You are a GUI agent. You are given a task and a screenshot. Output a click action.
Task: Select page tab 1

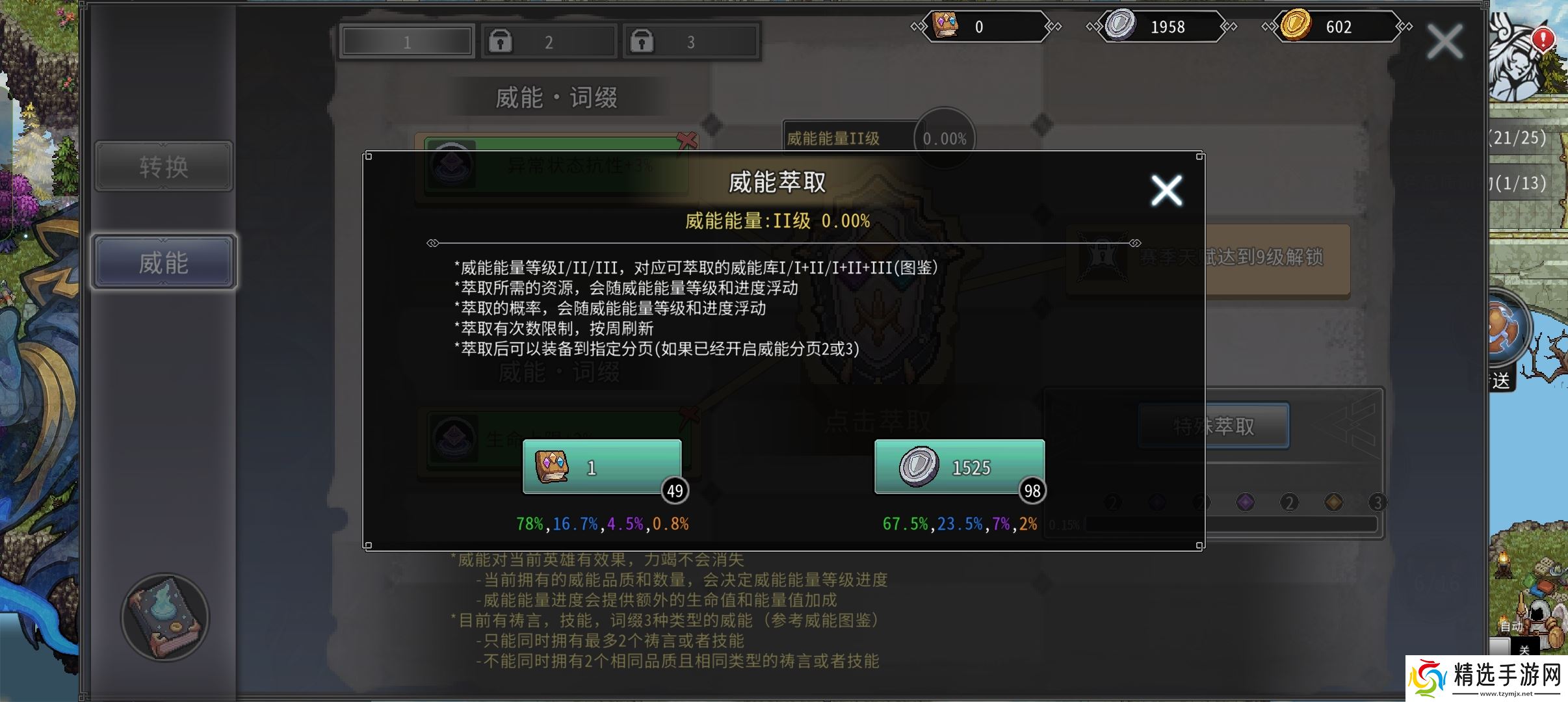[x=406, y=40]
